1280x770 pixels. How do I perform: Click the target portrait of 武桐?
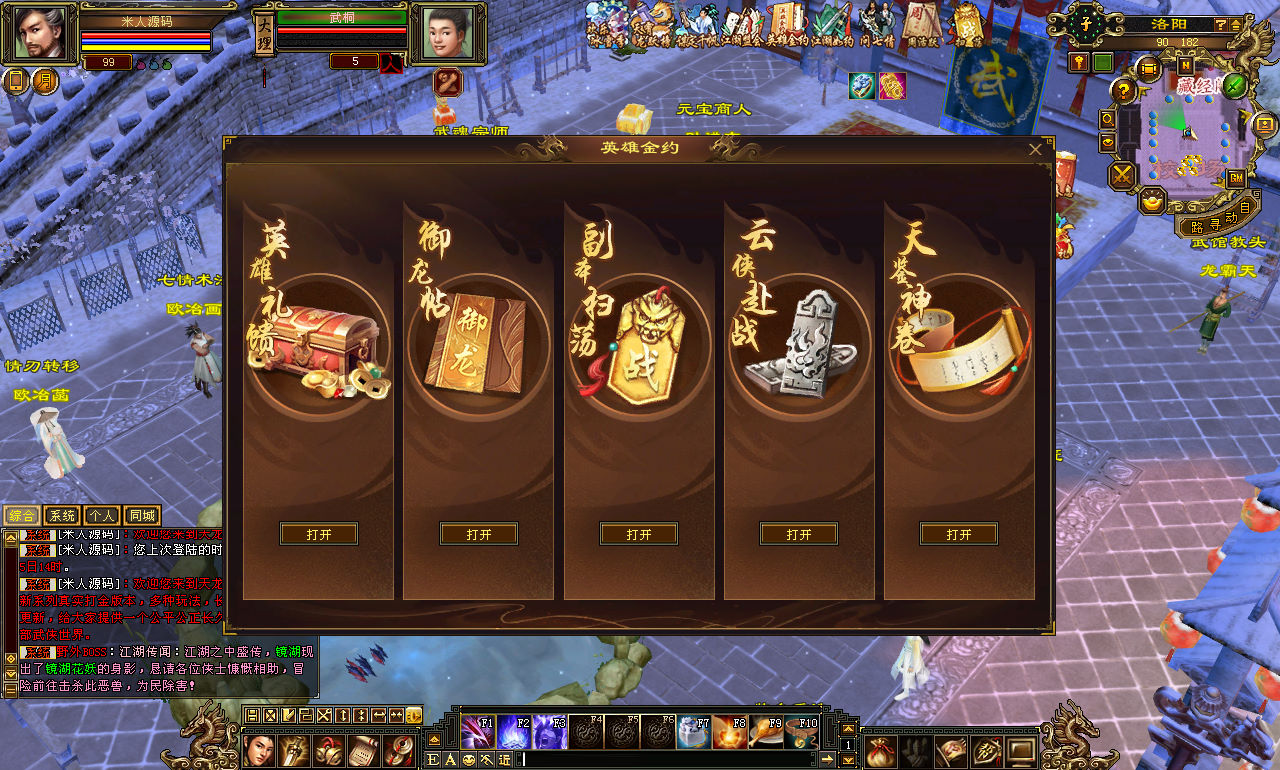[x=447, y=34]
